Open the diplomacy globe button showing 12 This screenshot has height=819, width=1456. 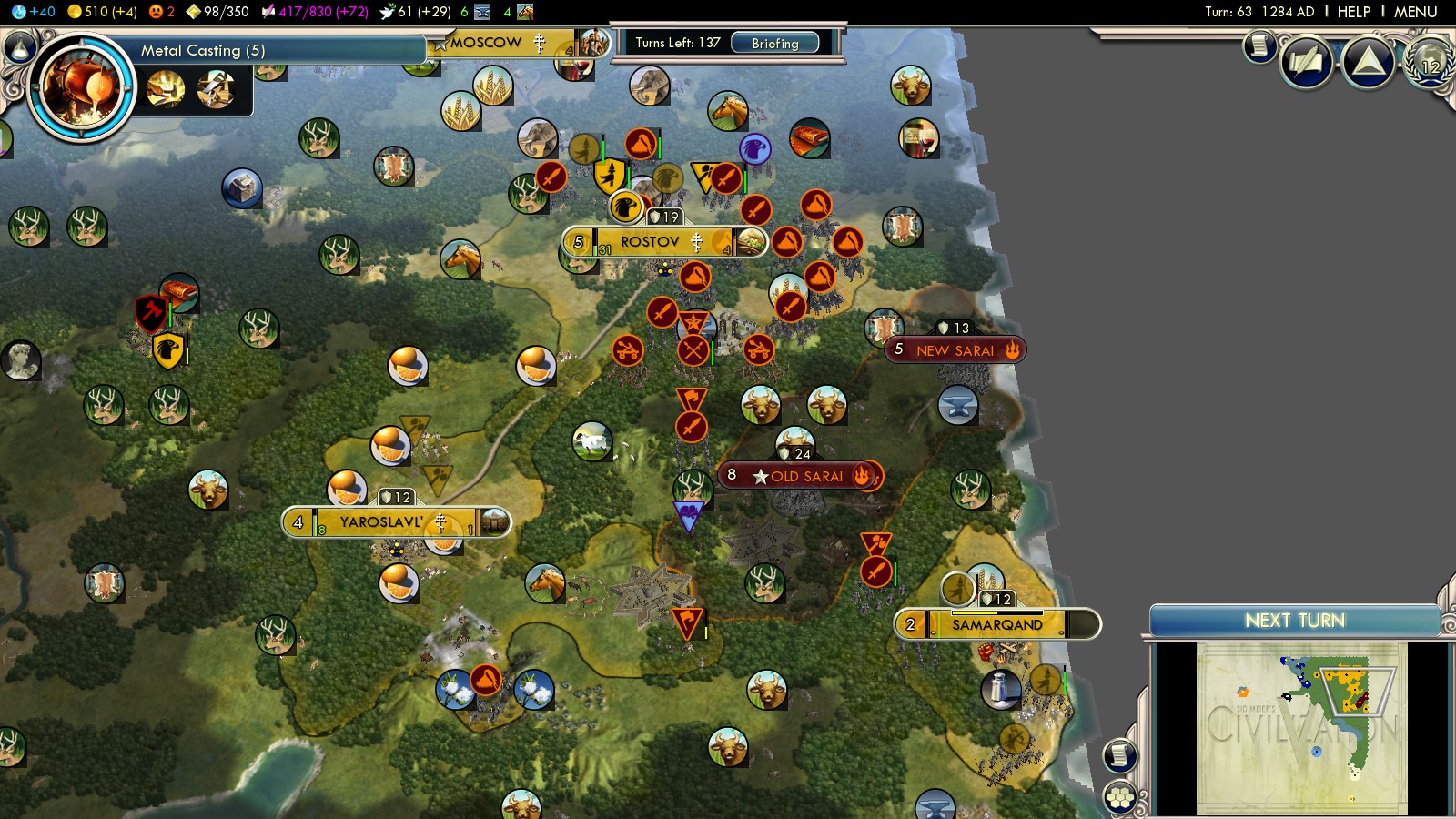(x=1430, y=63)
